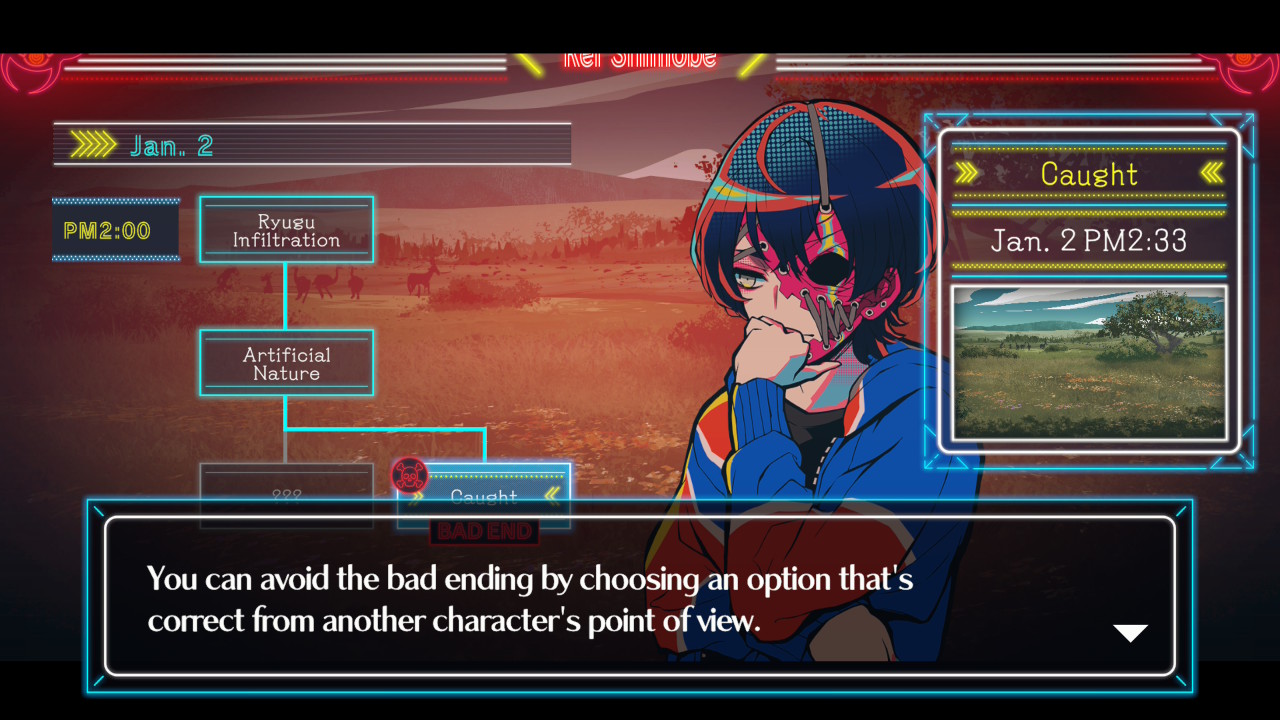Screen dimensions: 1280x720
Task: Select the Caught bad end node
Action: click(484, 494)
